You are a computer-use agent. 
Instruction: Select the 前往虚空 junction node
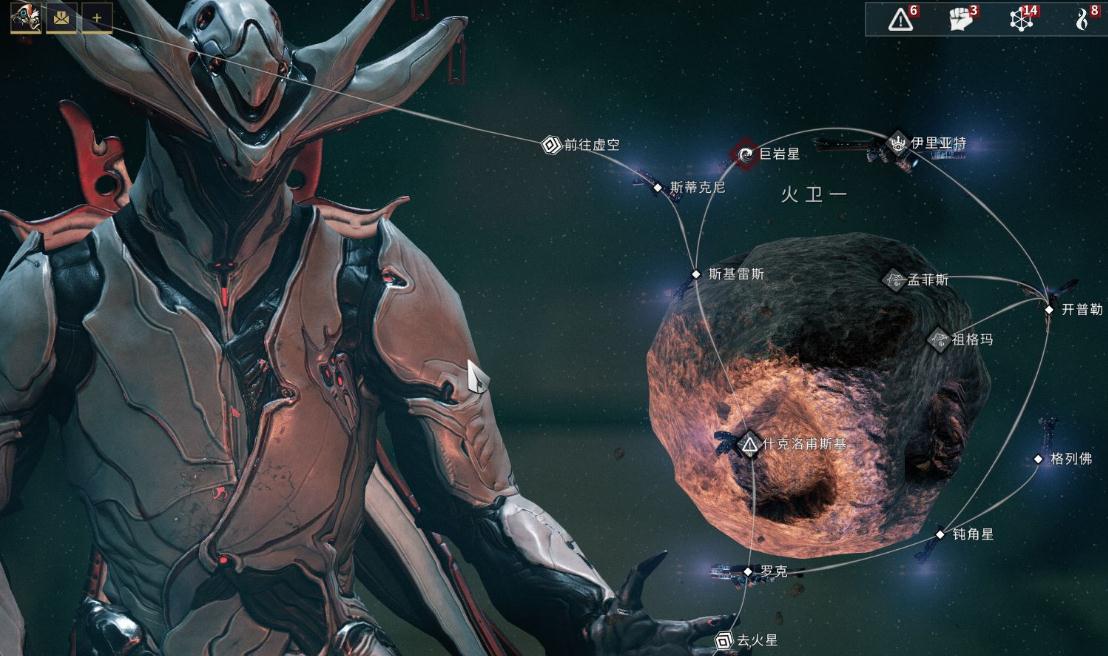(551, 145)
